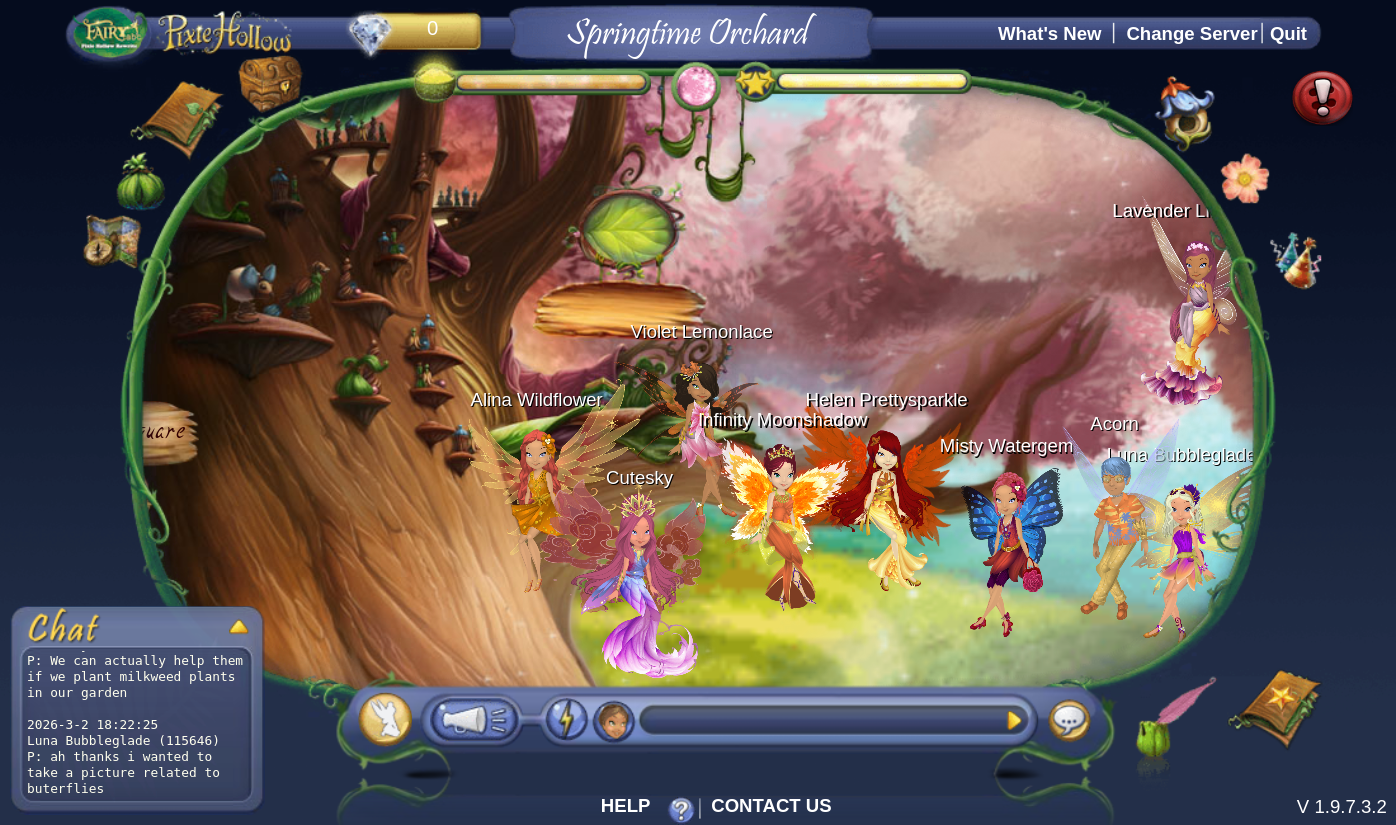Open the party hats icon

pos(1297,260)
